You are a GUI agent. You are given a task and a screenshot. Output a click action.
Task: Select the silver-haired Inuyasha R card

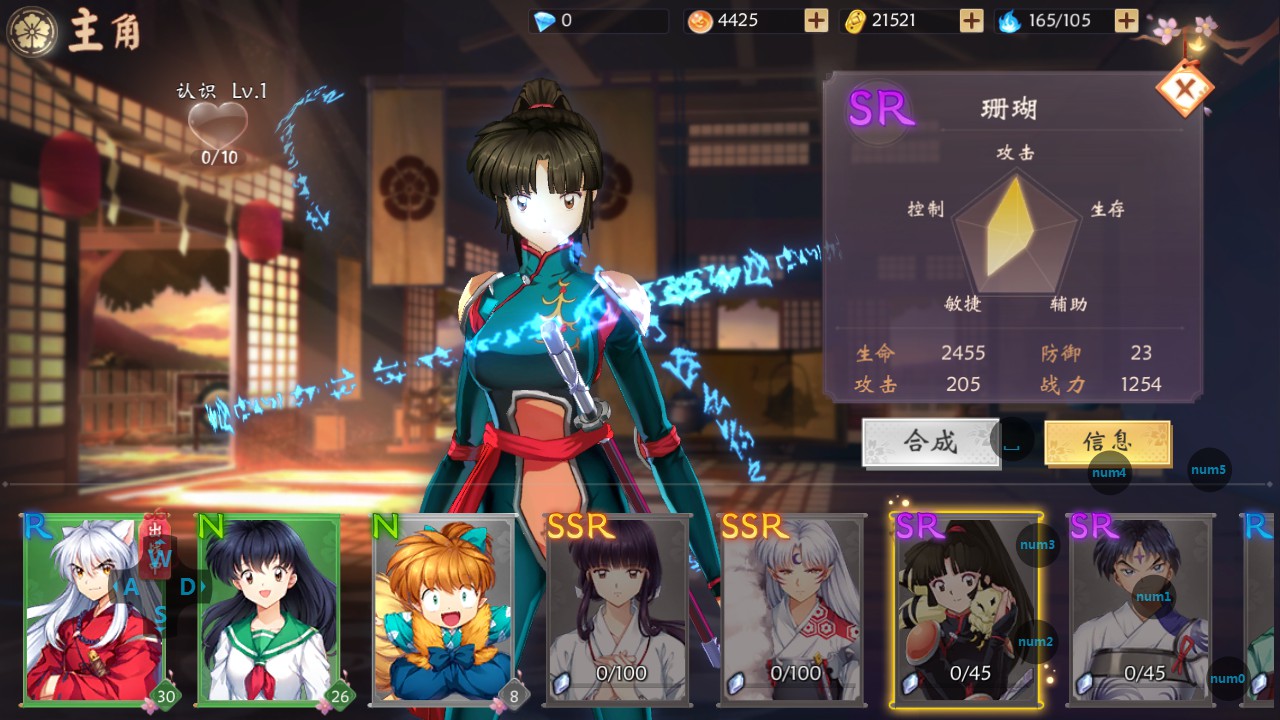pyautogui.click(x=93, y=608)
